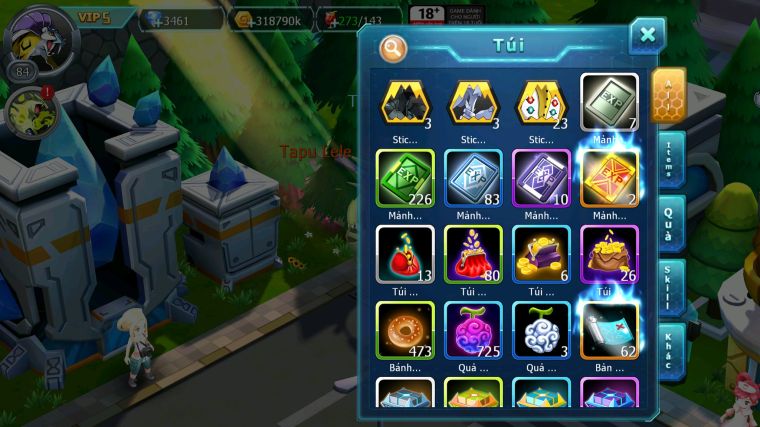The image size is (760, 427).
Task: Select the small red coin pouch with 13
Action: [404, 253]
